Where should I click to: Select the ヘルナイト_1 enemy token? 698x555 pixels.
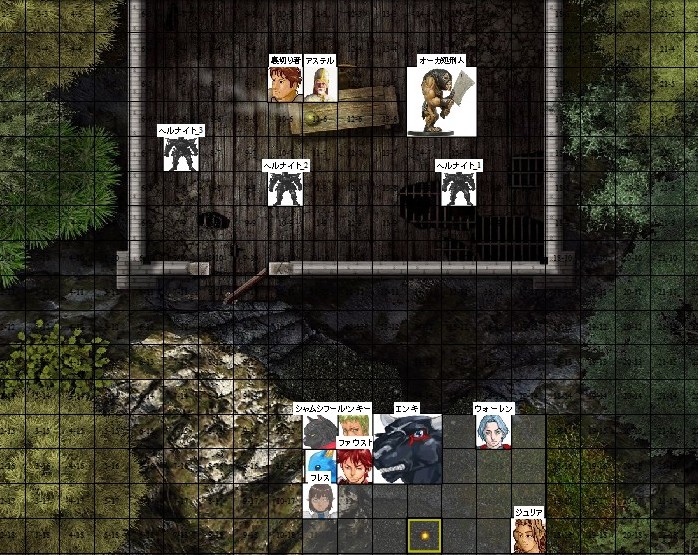[458, 188]
